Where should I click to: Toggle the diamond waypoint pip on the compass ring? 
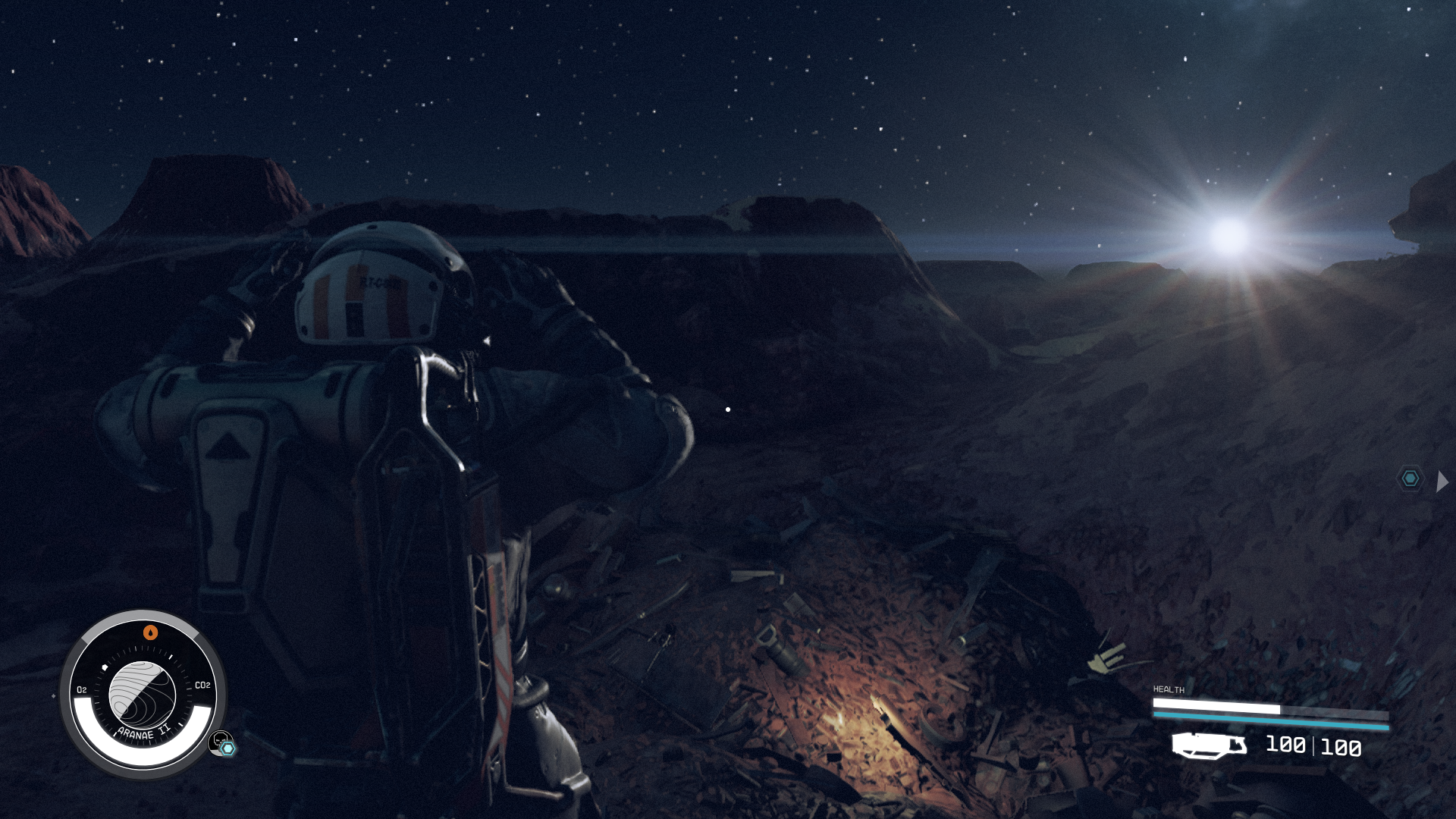(x=105, y=667)
